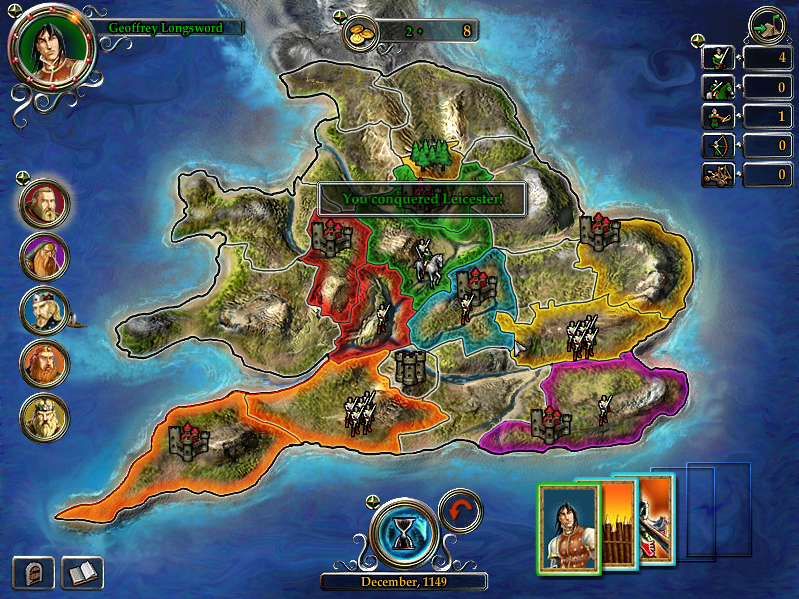Open the book journal button
799x599 pixels.
coord(82,573)
